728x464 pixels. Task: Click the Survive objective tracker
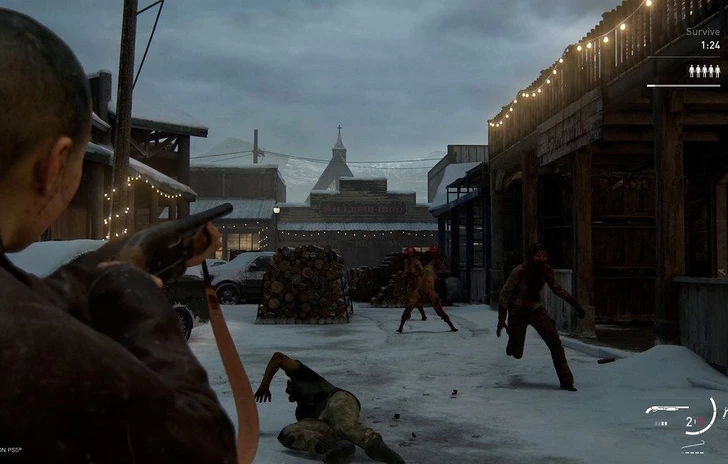point(701,38)
